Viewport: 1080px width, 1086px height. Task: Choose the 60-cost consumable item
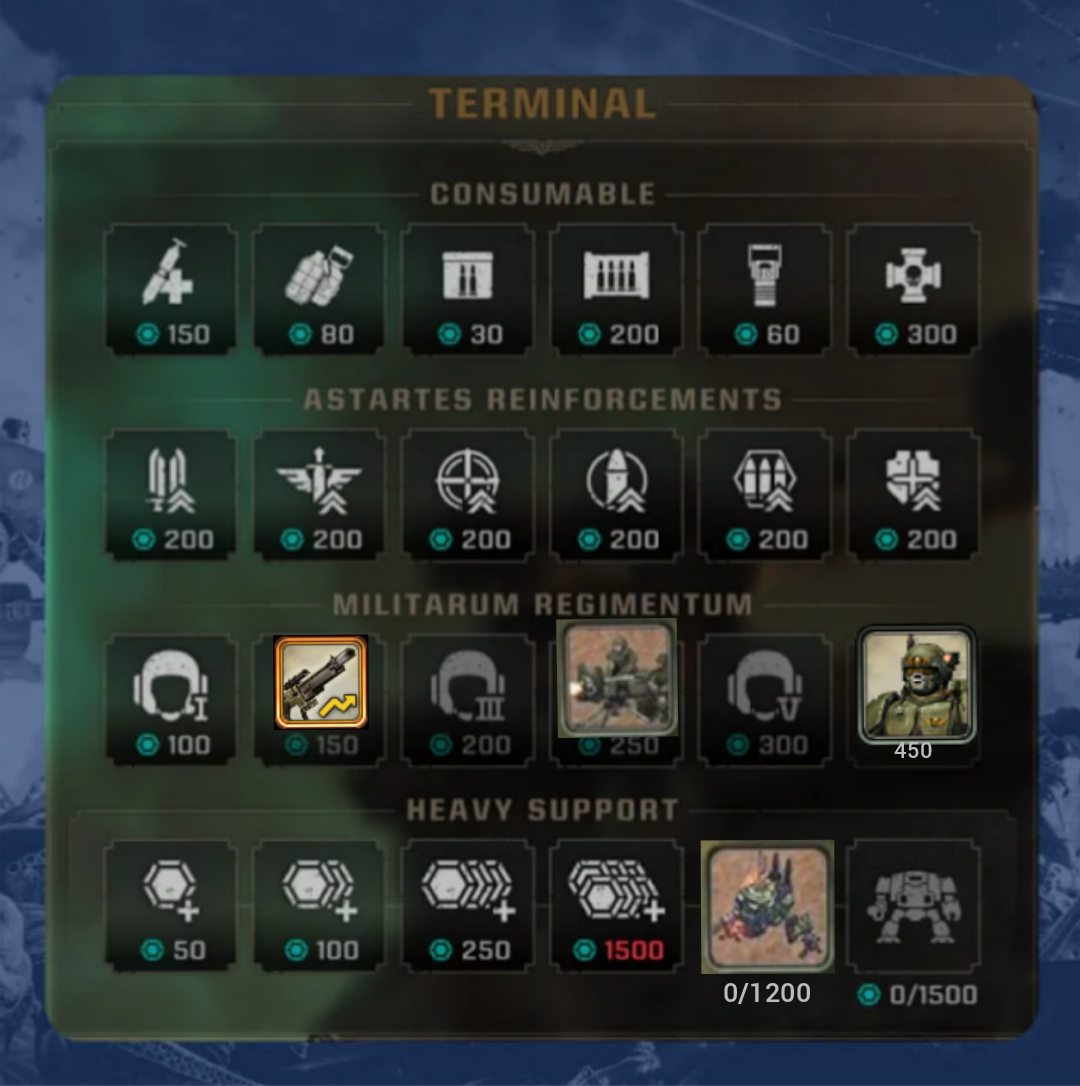click(x=765, y=287)
